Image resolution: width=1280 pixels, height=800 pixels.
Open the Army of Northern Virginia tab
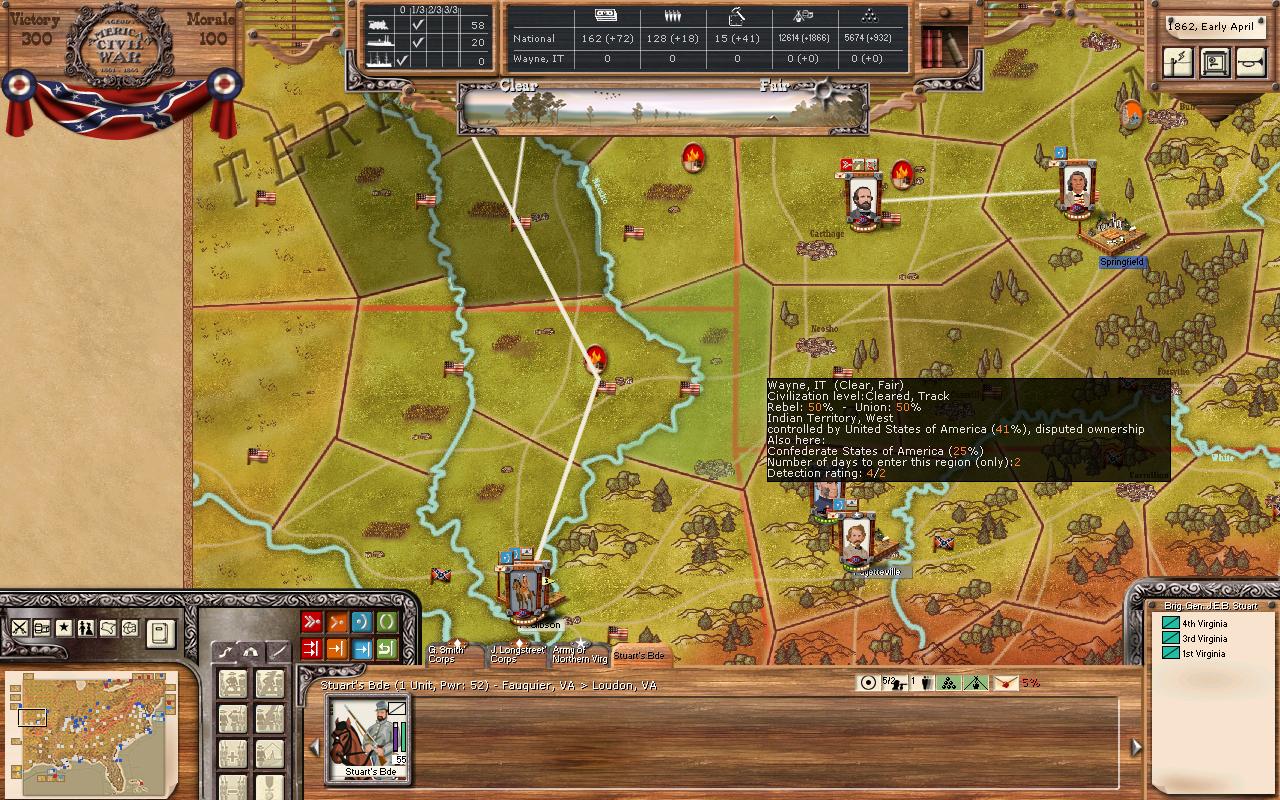579,655
